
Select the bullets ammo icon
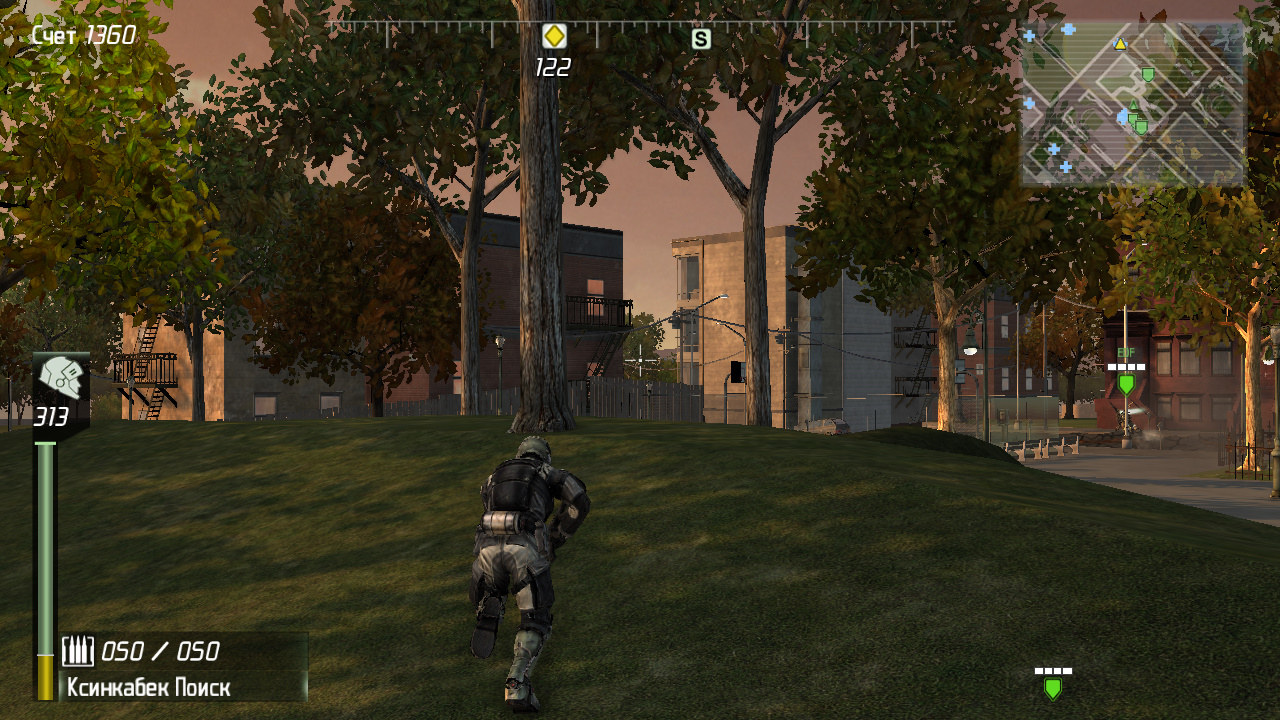tap(78, 652)
